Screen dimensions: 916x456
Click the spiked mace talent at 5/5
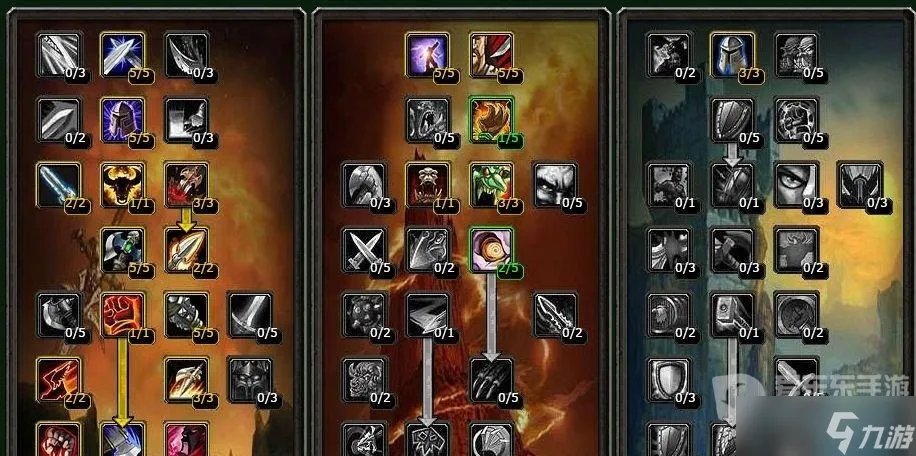point(186,314)
